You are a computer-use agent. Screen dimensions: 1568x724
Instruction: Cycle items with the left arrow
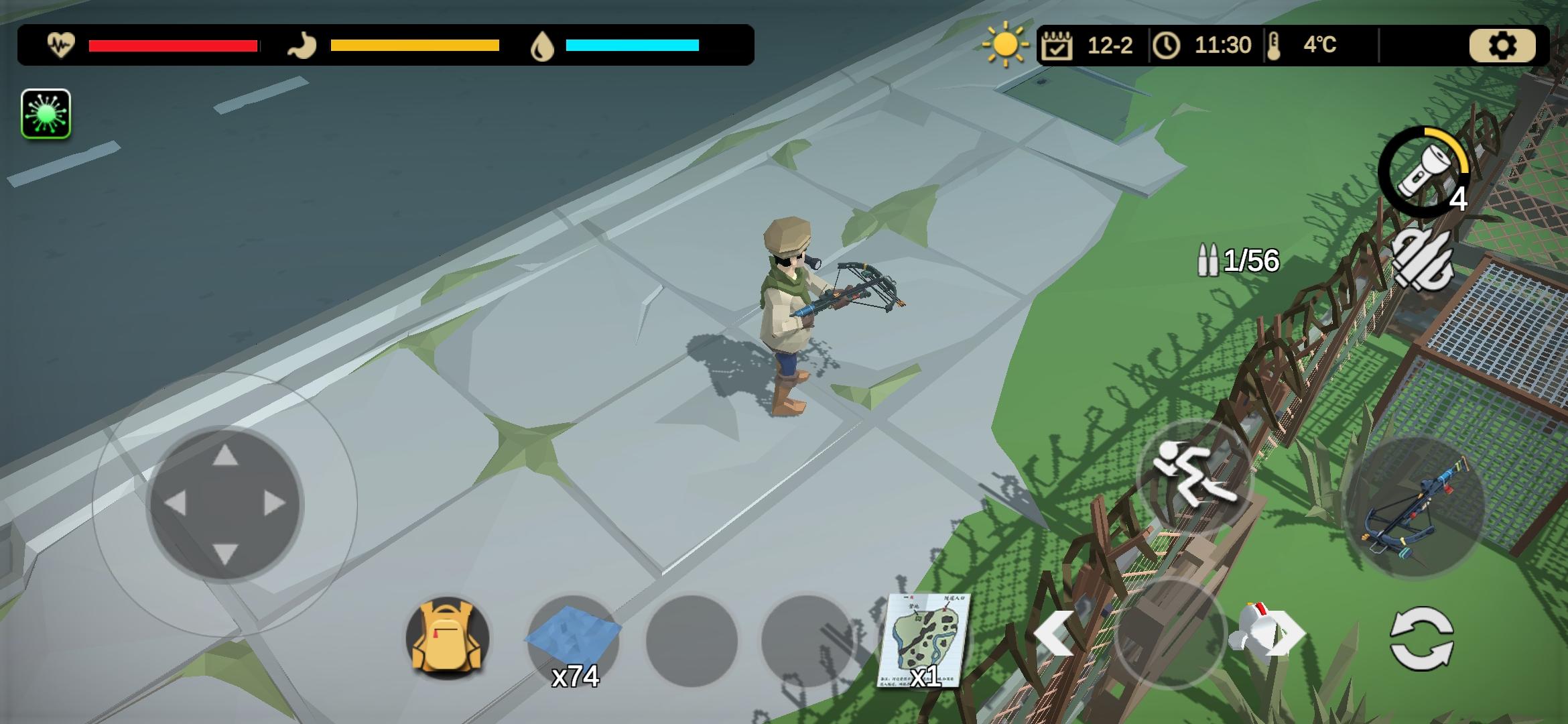click(1054, 632)
